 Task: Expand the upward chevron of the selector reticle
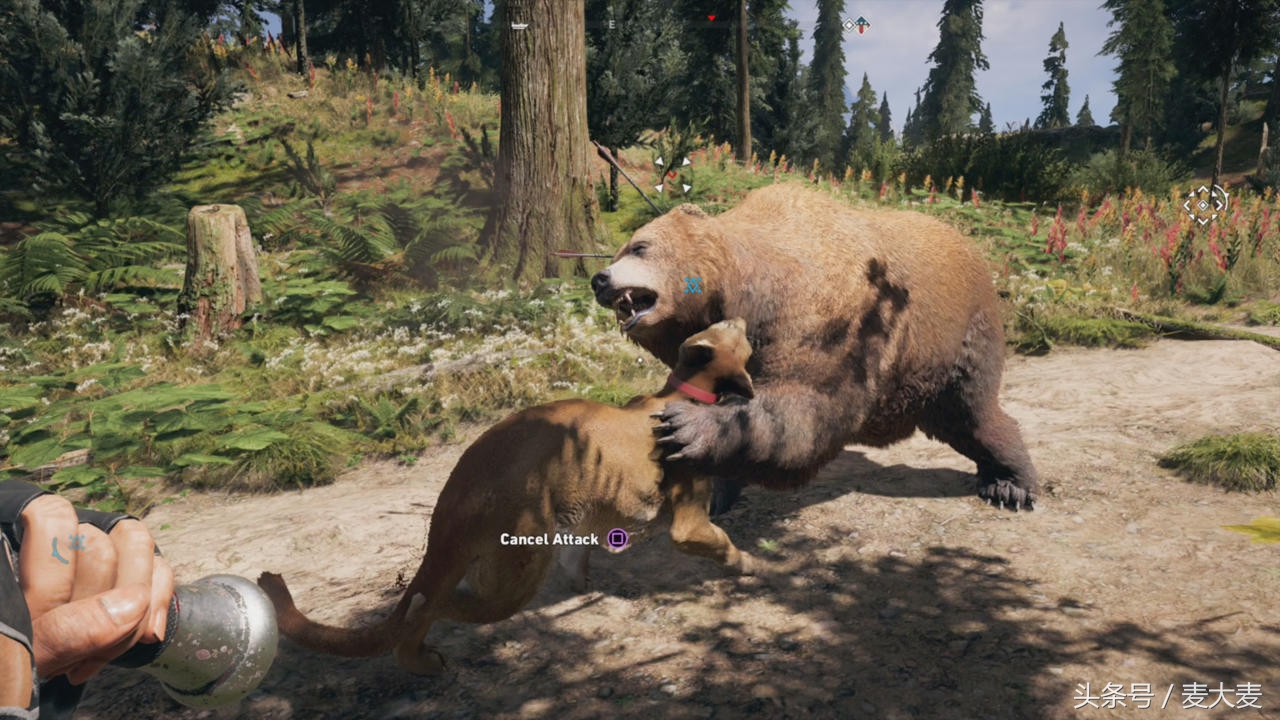pos(1202,190)
